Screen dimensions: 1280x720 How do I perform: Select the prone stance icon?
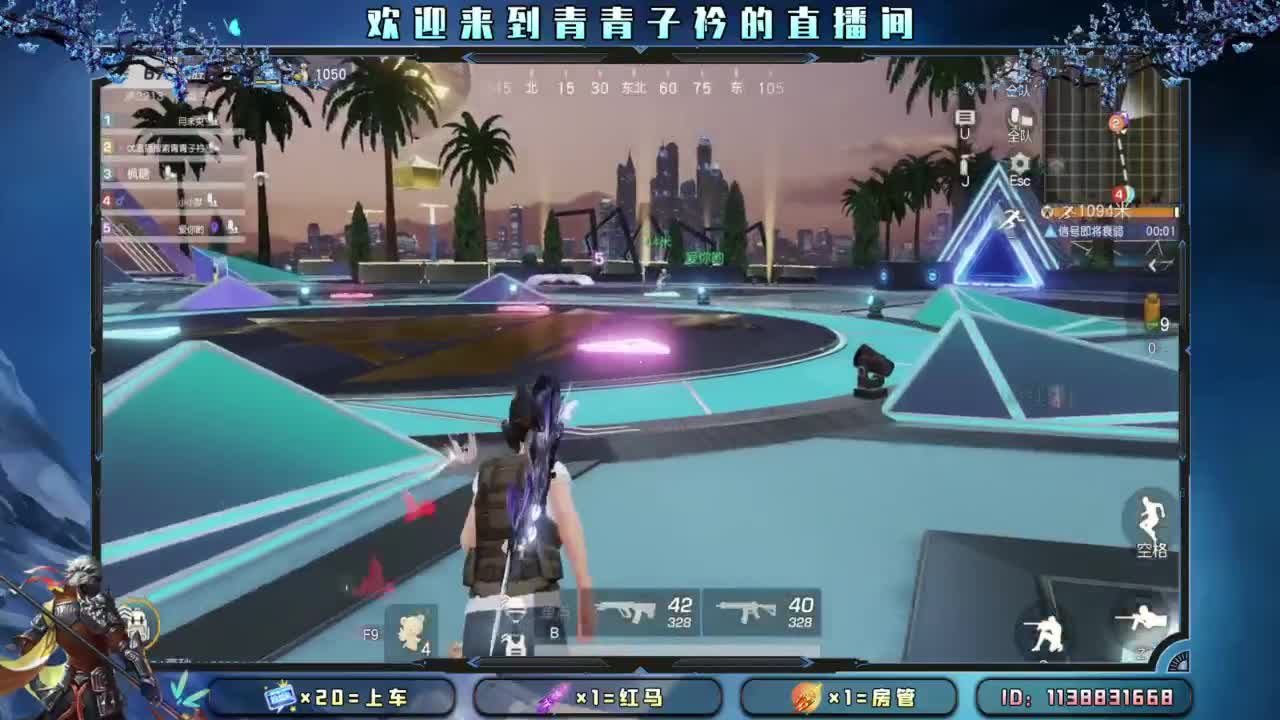[1143, 617]
